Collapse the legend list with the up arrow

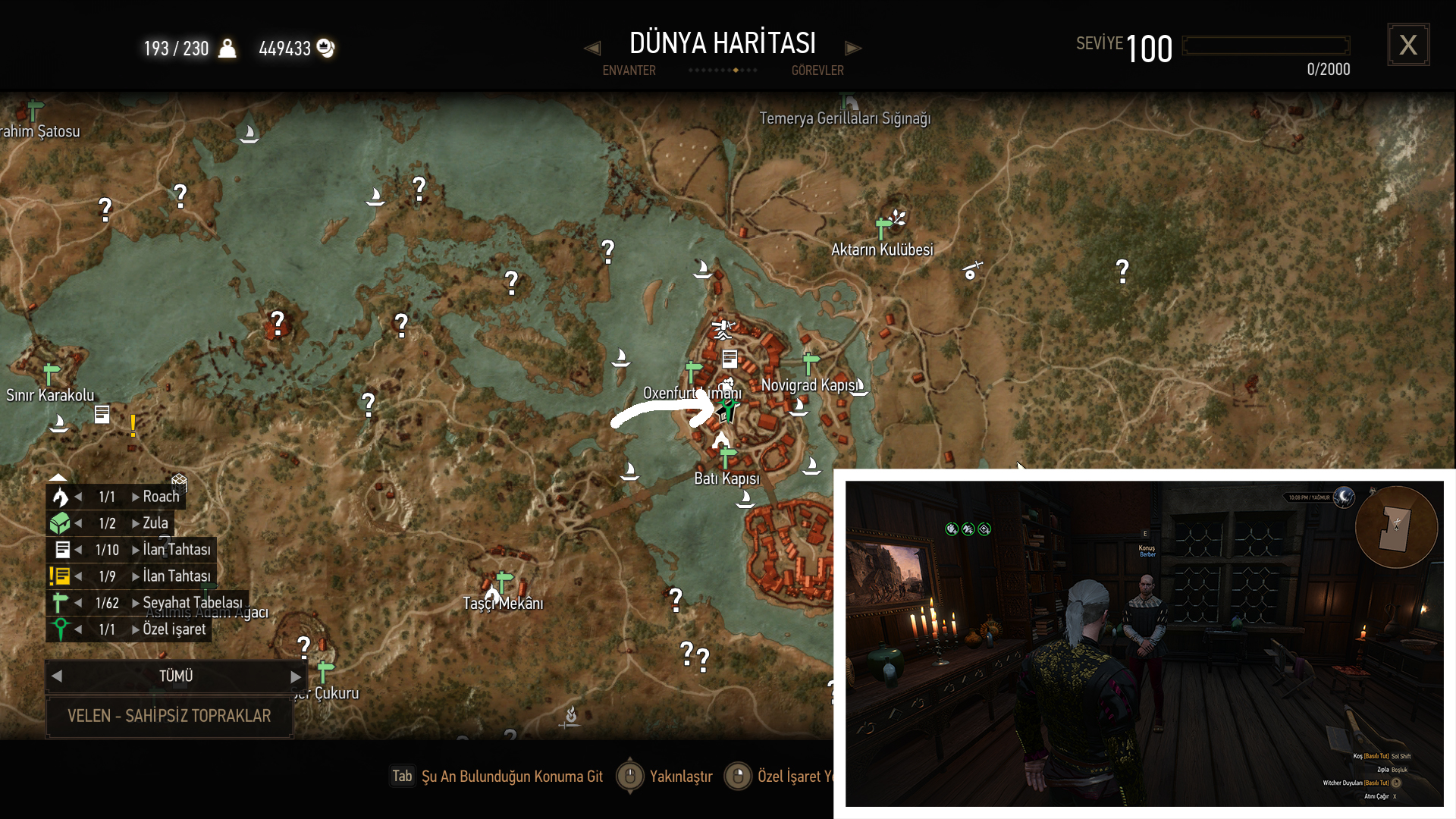(58, 477)
